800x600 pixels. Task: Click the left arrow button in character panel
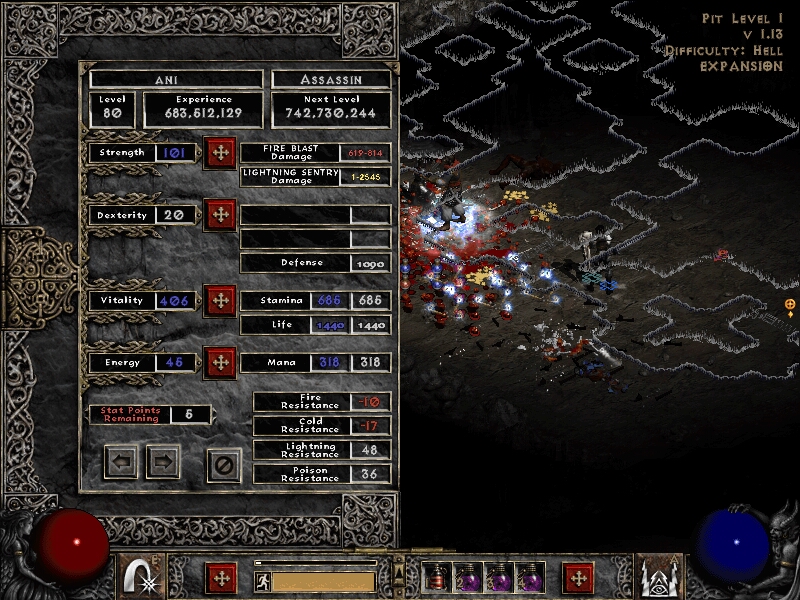coord(121,462)
